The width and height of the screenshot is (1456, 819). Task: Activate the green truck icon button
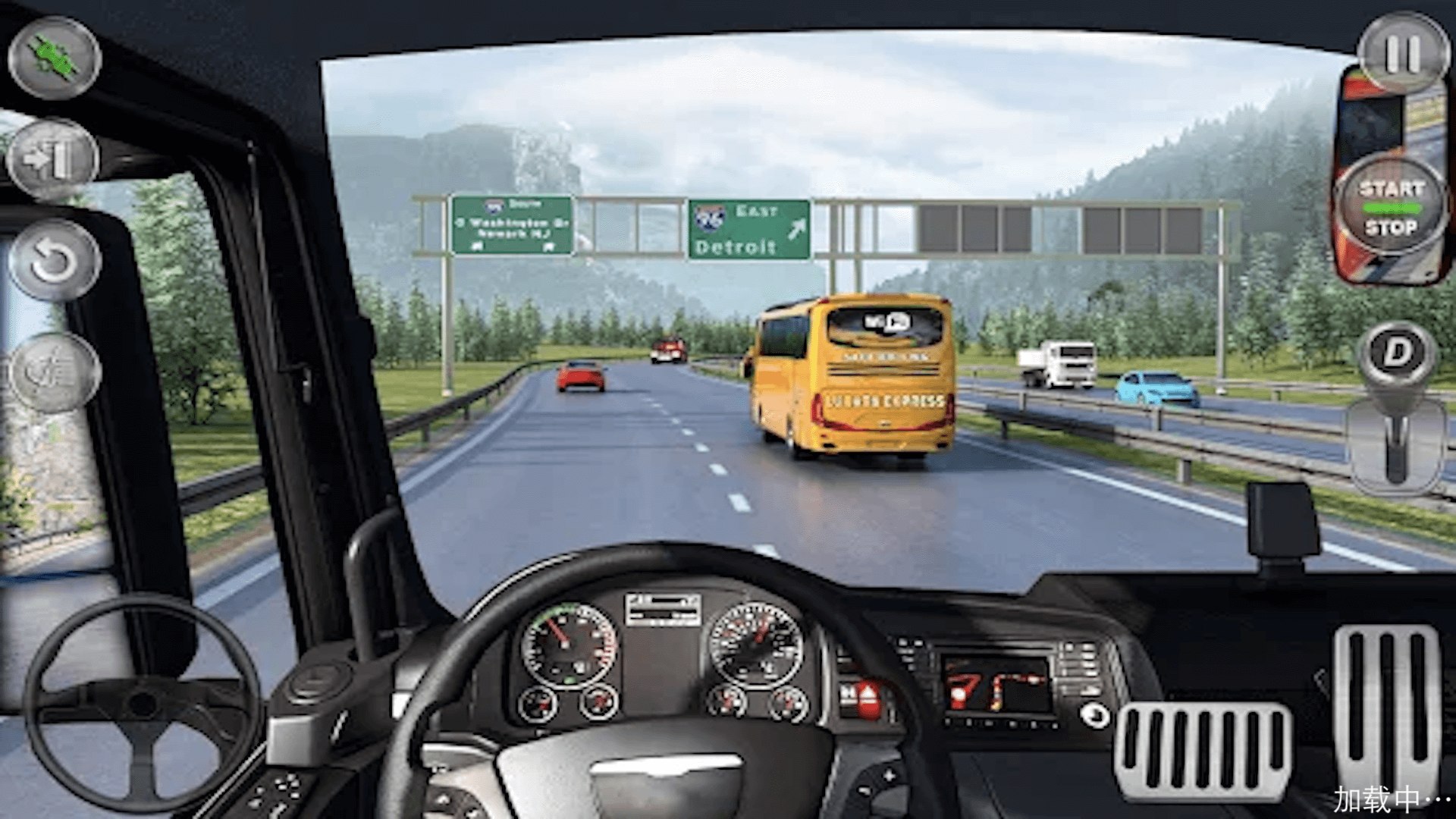(55, 58)
